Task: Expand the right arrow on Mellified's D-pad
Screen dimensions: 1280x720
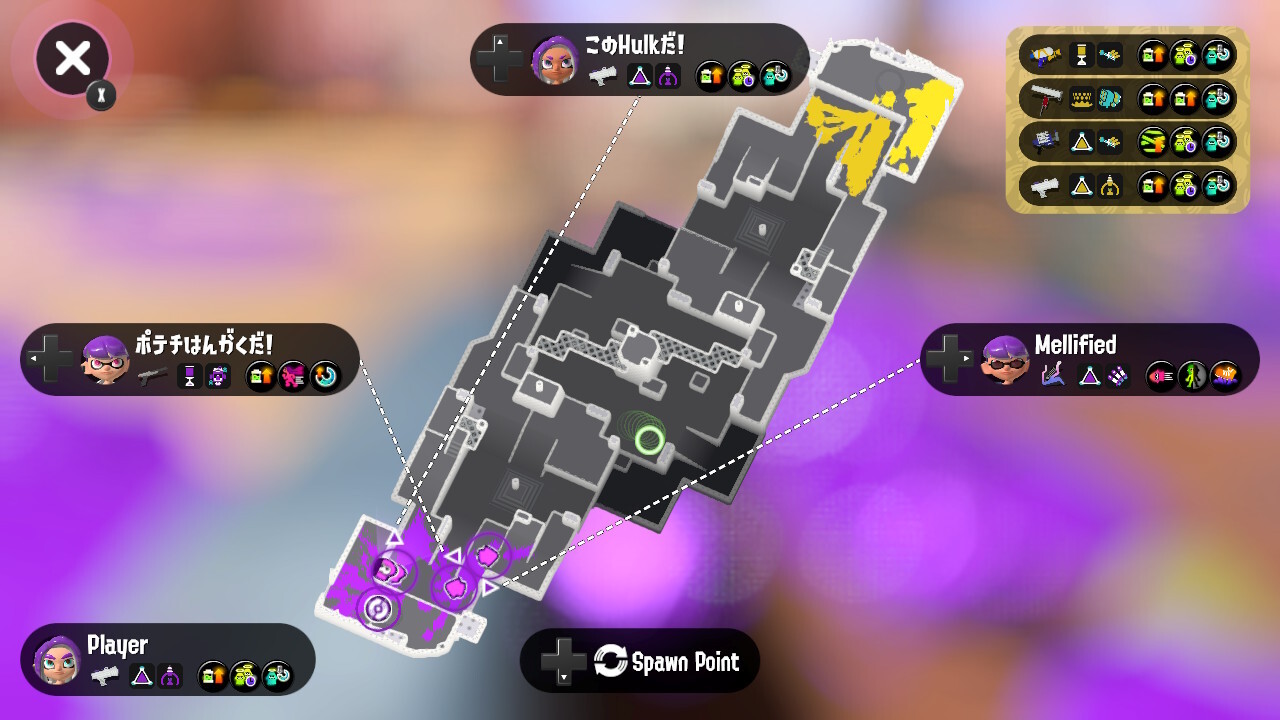Action: pyautogui.click(x=966, y=358)
